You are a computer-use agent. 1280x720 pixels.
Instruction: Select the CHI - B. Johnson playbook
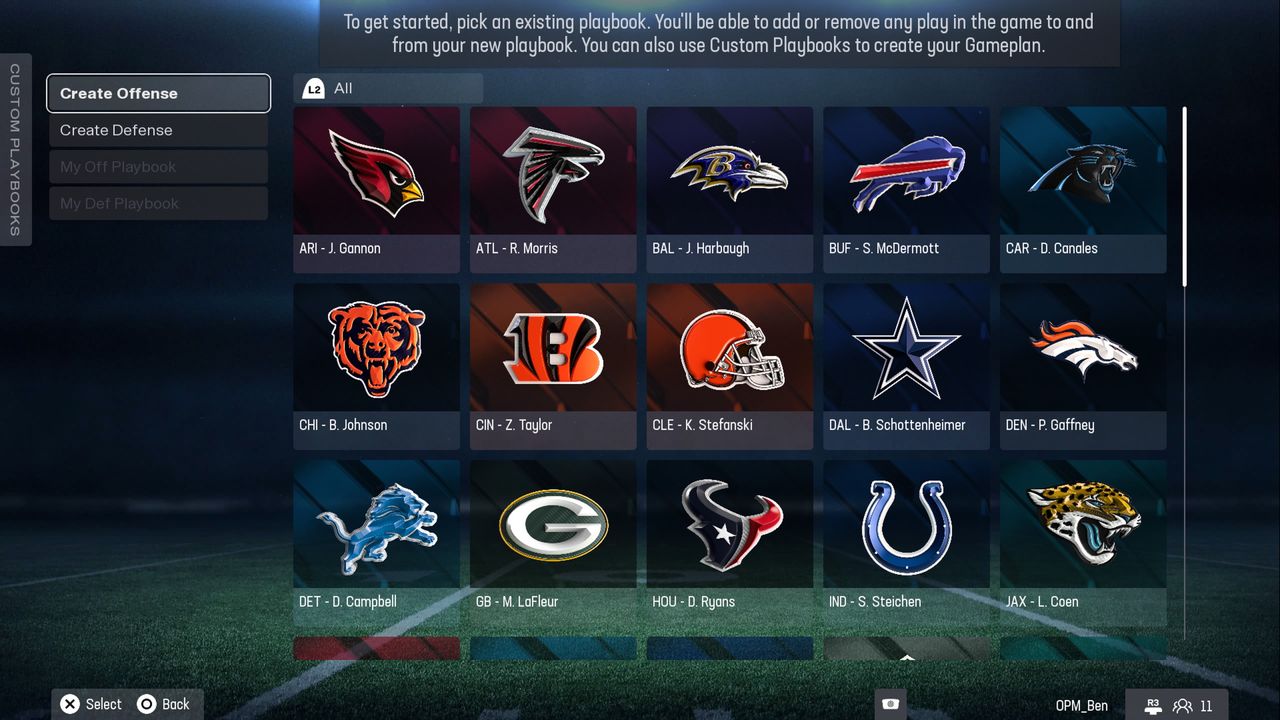[x=376, y=366]
